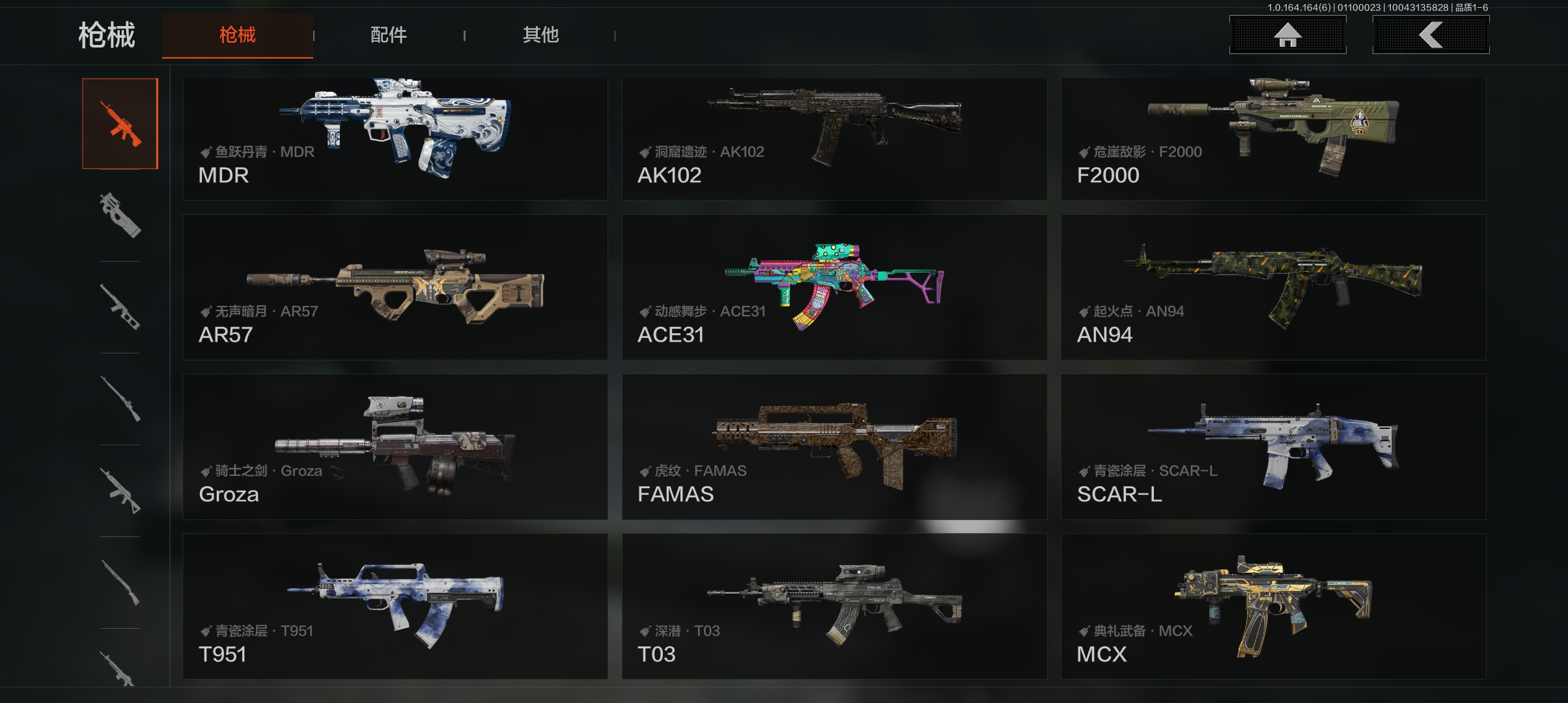Choose the MDR weapon tile
This screenshot has height=703, width=1568.
point(395,139)
